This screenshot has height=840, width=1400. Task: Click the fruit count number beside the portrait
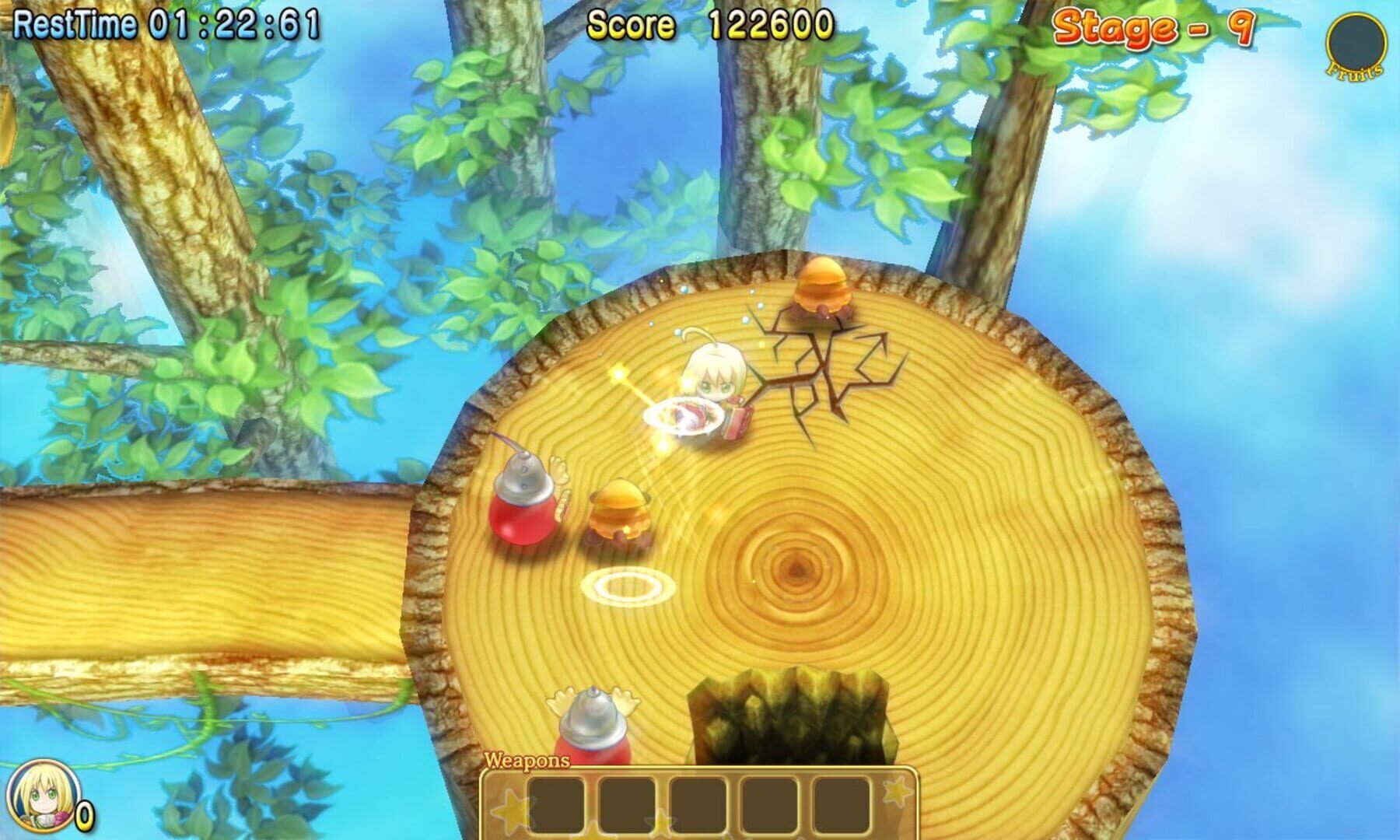point(84,815)
